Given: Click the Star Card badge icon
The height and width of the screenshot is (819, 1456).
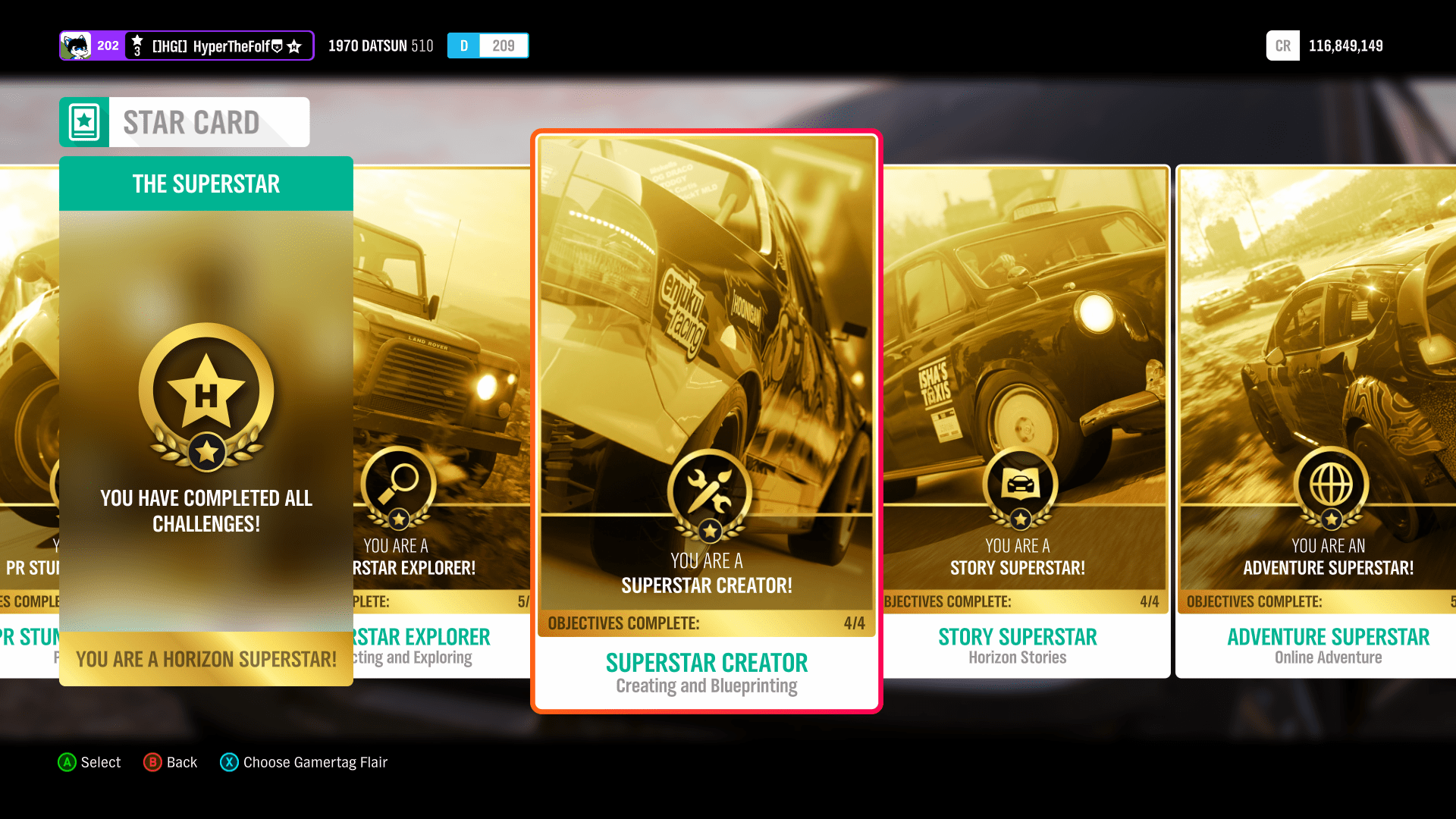Looking at the screenshot, I should pos(83,121).
